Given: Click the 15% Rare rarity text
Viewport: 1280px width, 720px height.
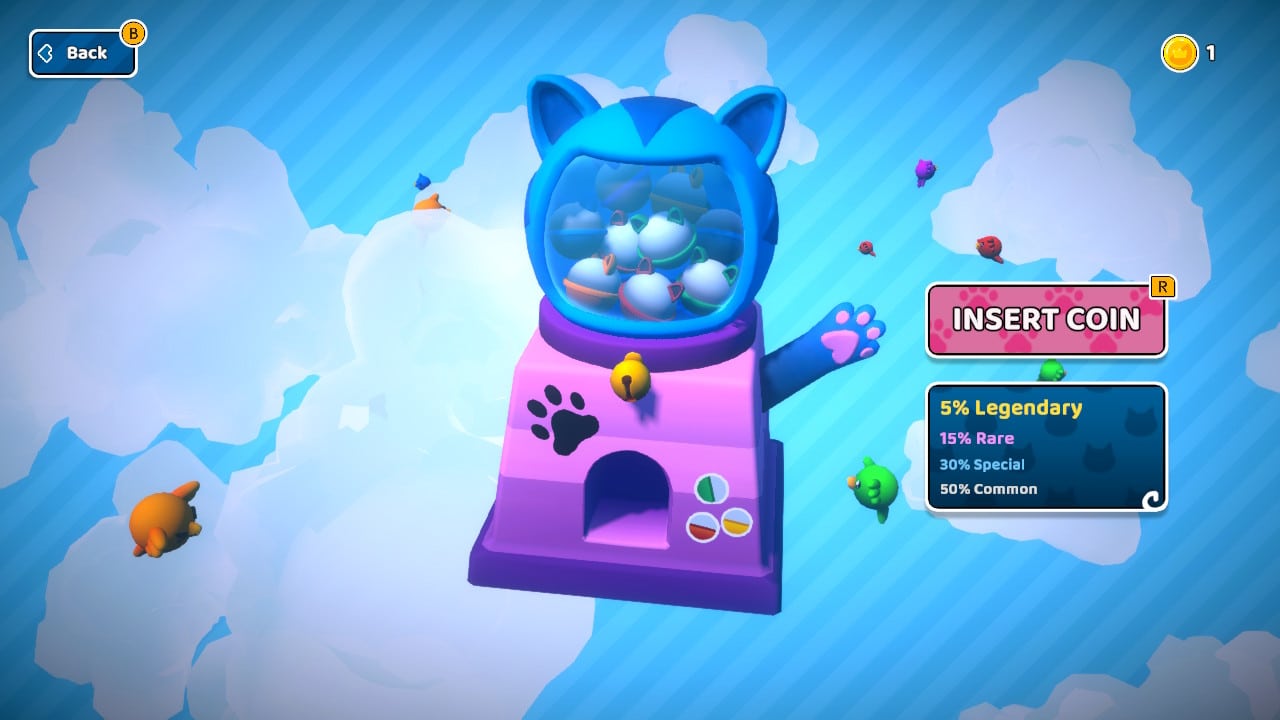Looking at the screenshot, I should click(976, 438).
